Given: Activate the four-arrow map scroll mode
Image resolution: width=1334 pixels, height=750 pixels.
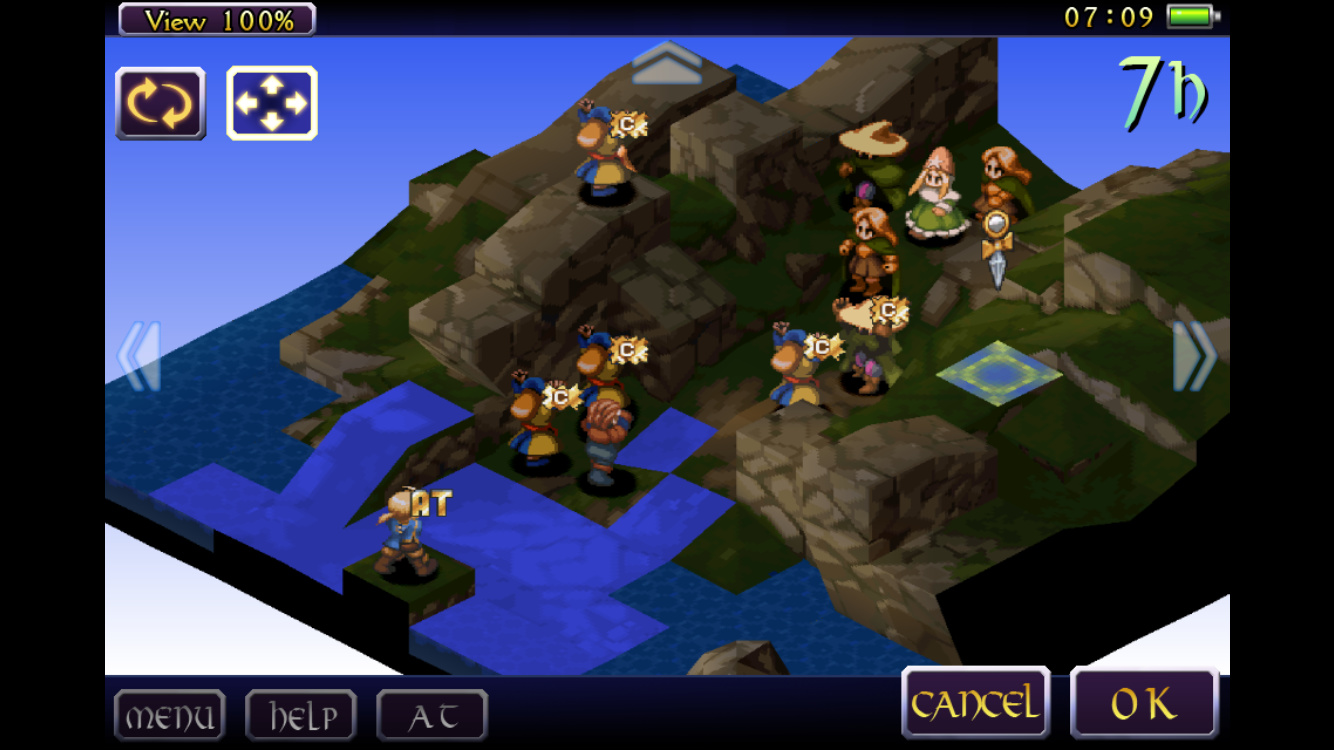Looking at the screenshot, I should click(x=272, y=104).
